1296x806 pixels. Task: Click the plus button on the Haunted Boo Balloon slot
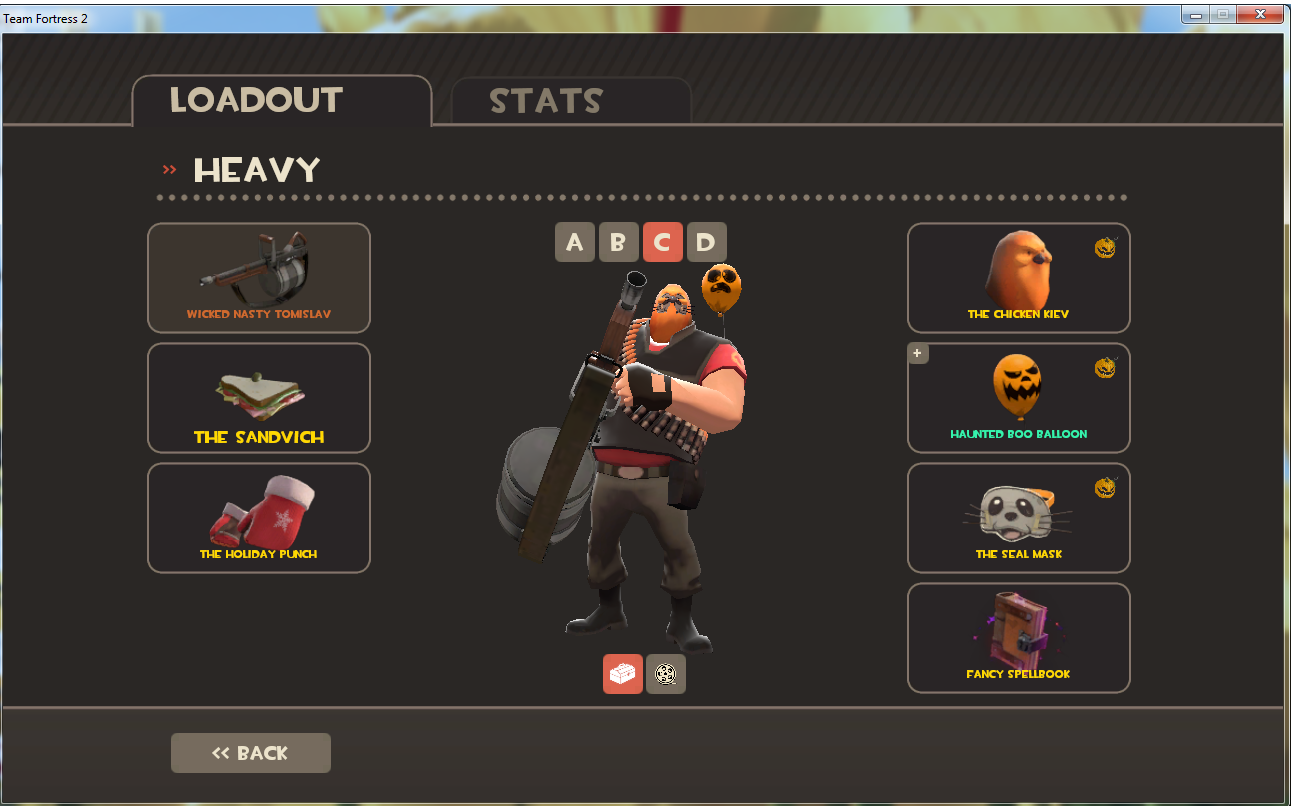[918, 353]
